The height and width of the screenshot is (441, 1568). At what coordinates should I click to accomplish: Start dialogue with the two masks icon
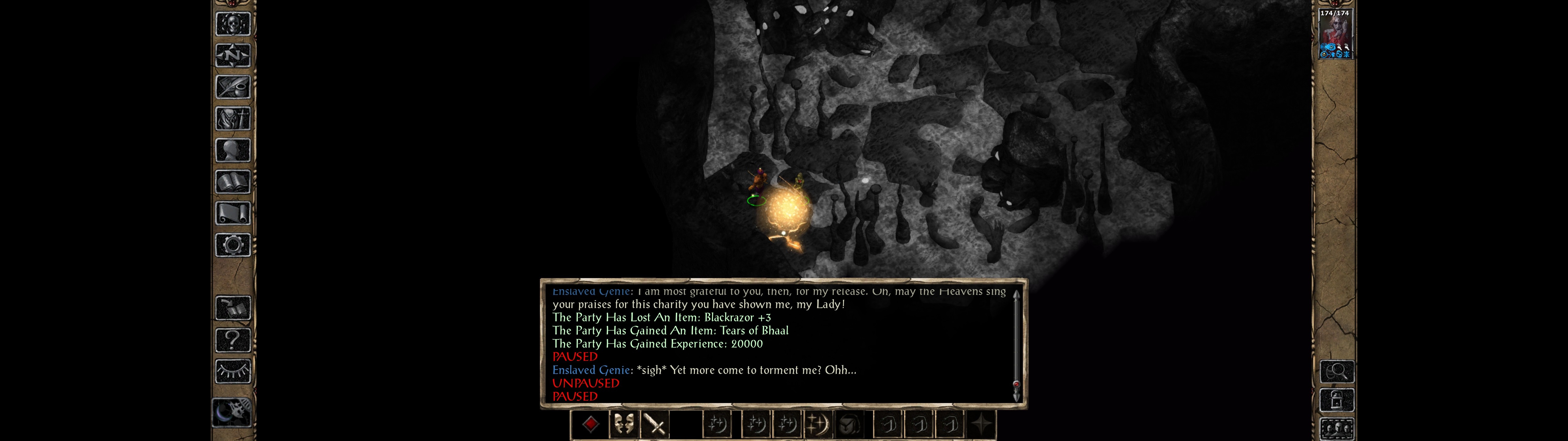click(623, 424)
